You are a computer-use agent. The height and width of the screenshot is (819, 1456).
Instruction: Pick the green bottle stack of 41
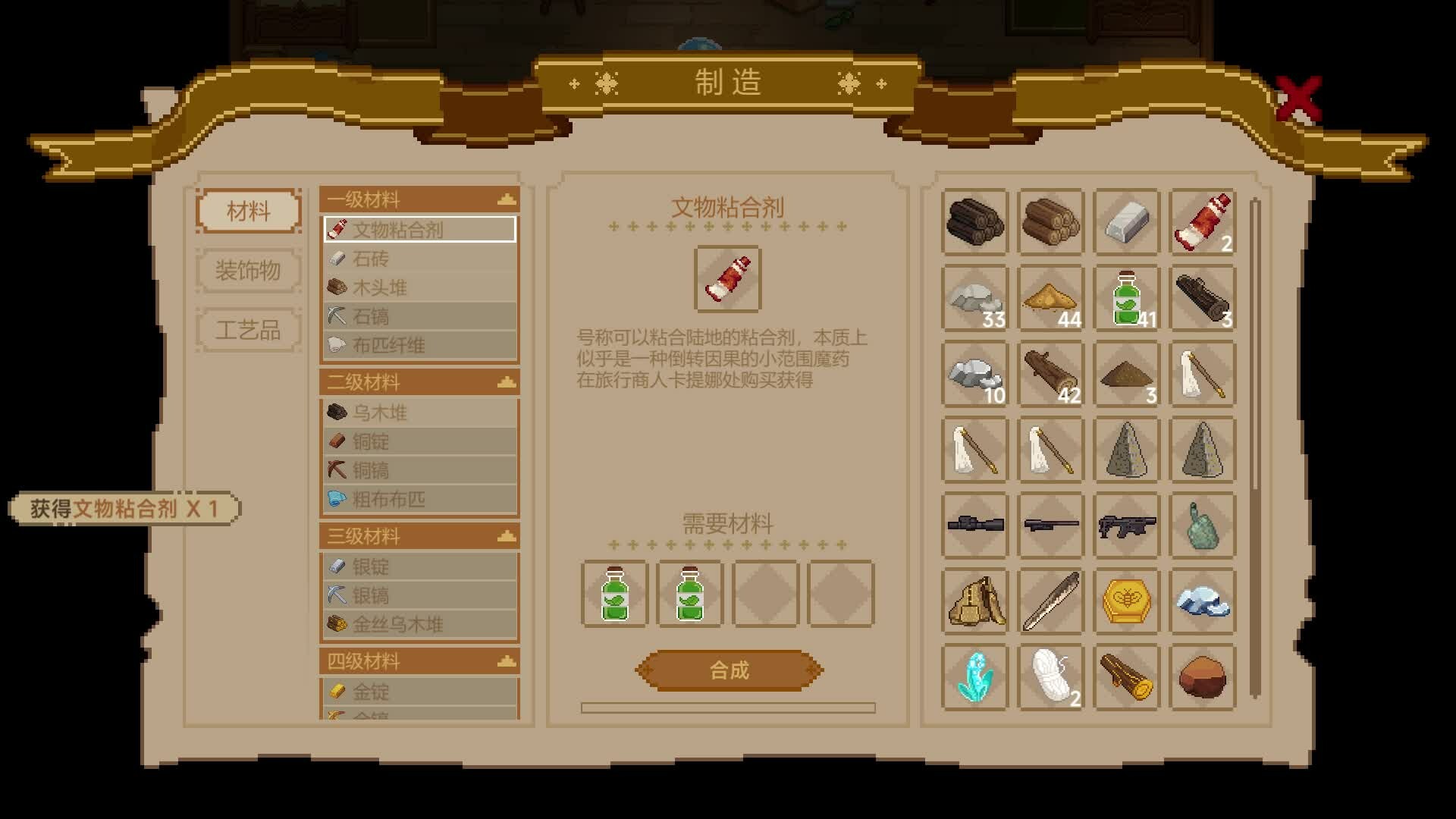1127,297
